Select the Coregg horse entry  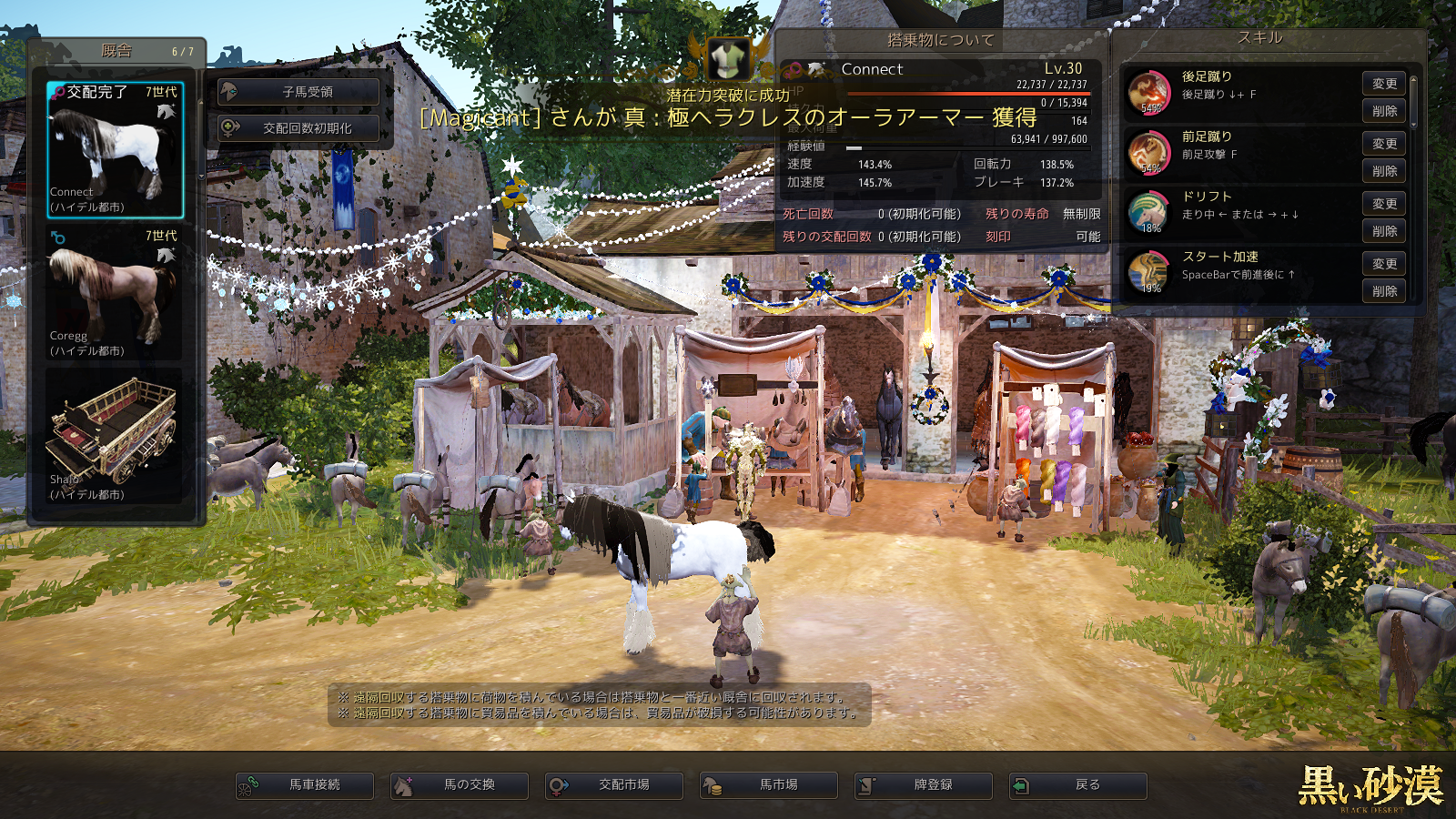point(116,293)
